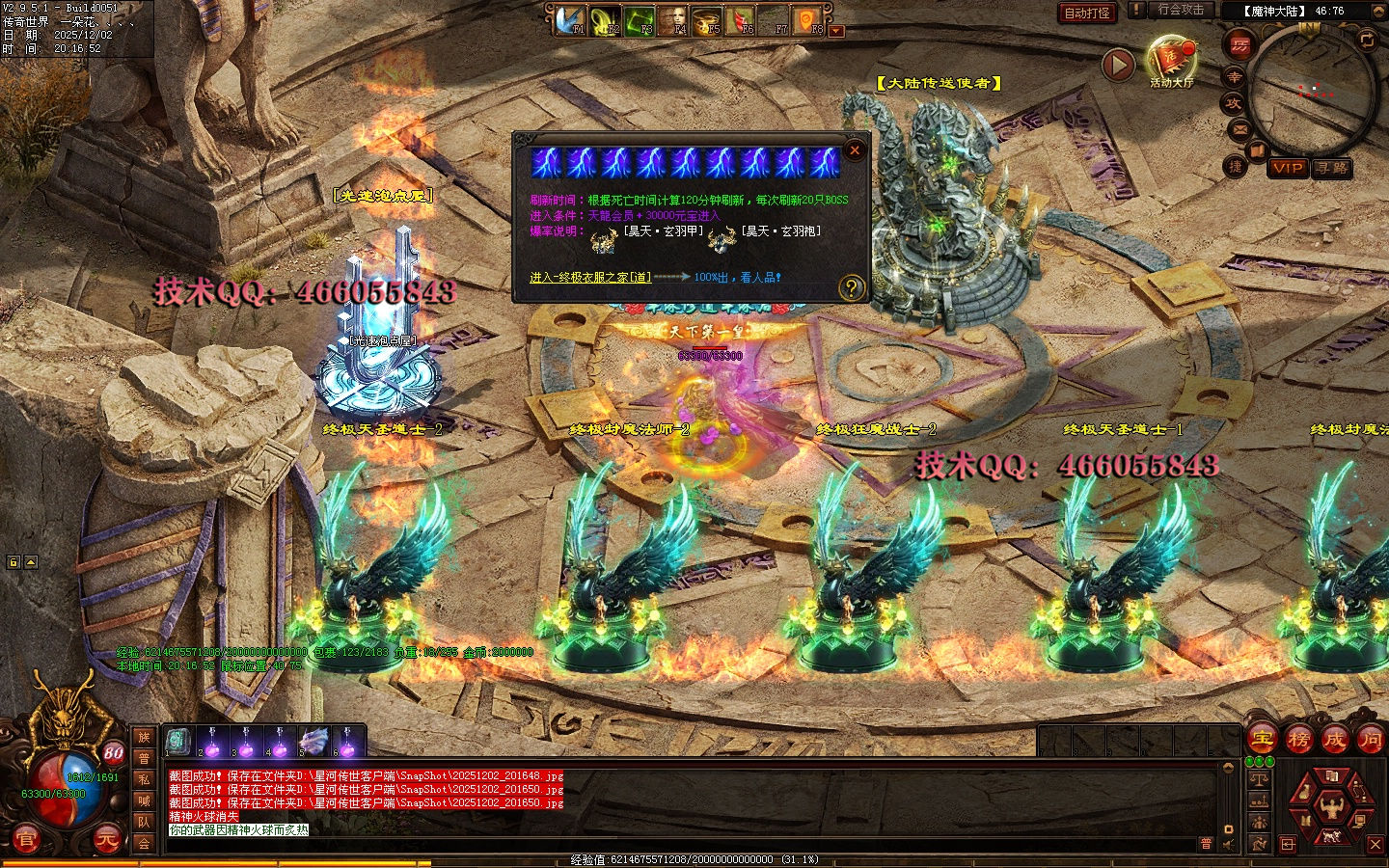Activate the 寻路 pathfinding button
This screenshot has height=868, width=1389.
coord(1333,168)
